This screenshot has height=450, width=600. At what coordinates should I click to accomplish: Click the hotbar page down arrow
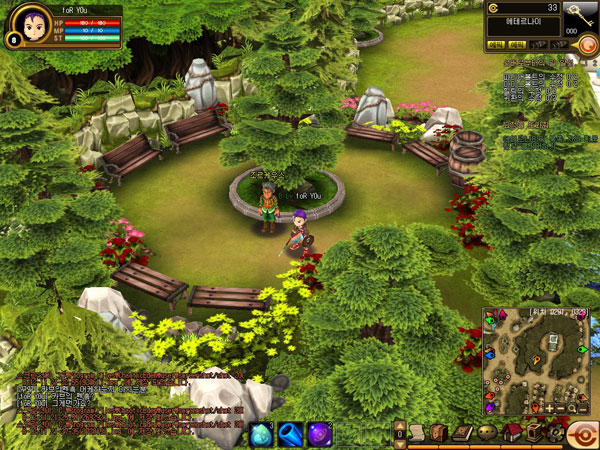[401, 442]
